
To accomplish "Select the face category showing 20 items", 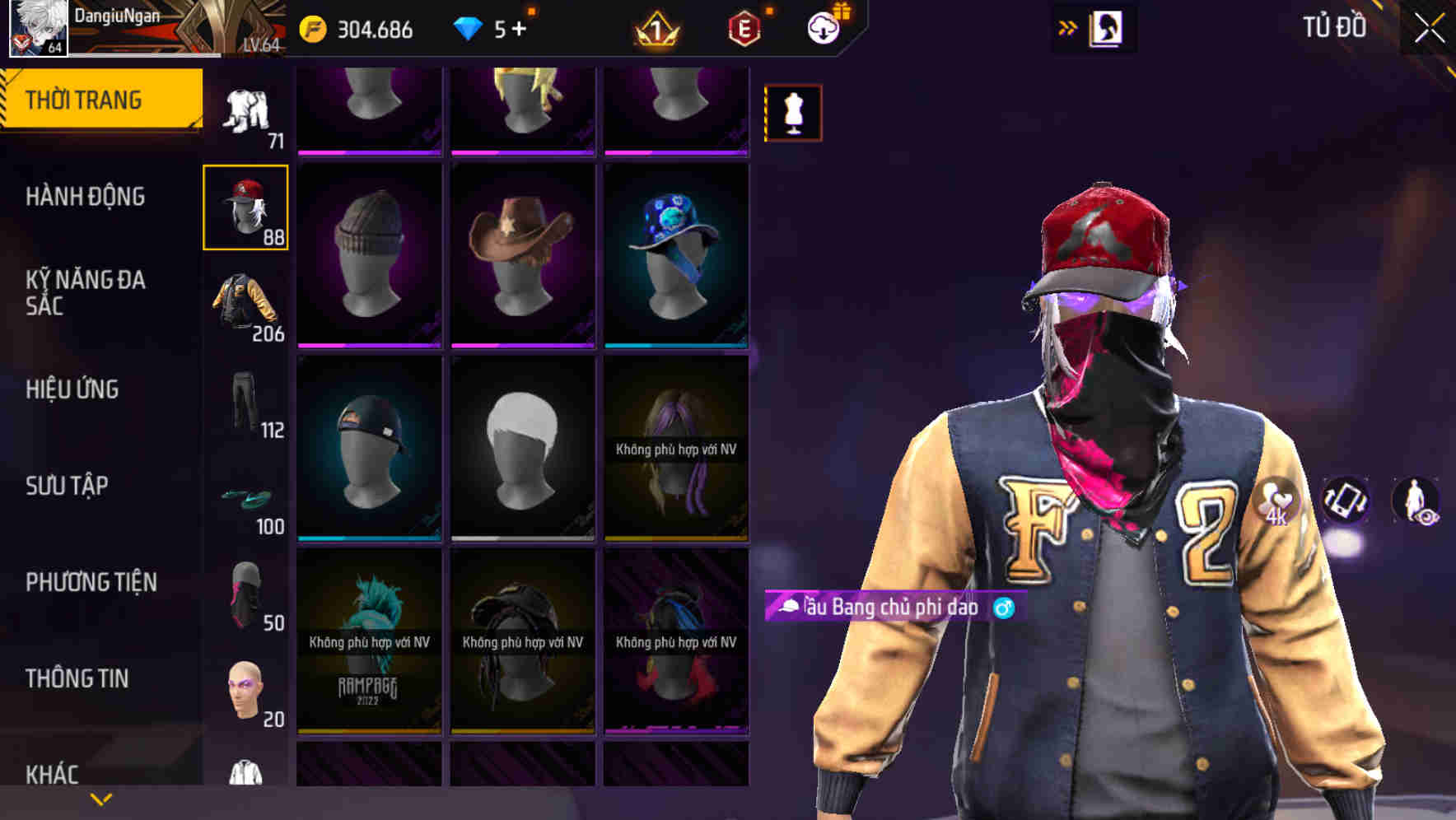I will 245,690.
